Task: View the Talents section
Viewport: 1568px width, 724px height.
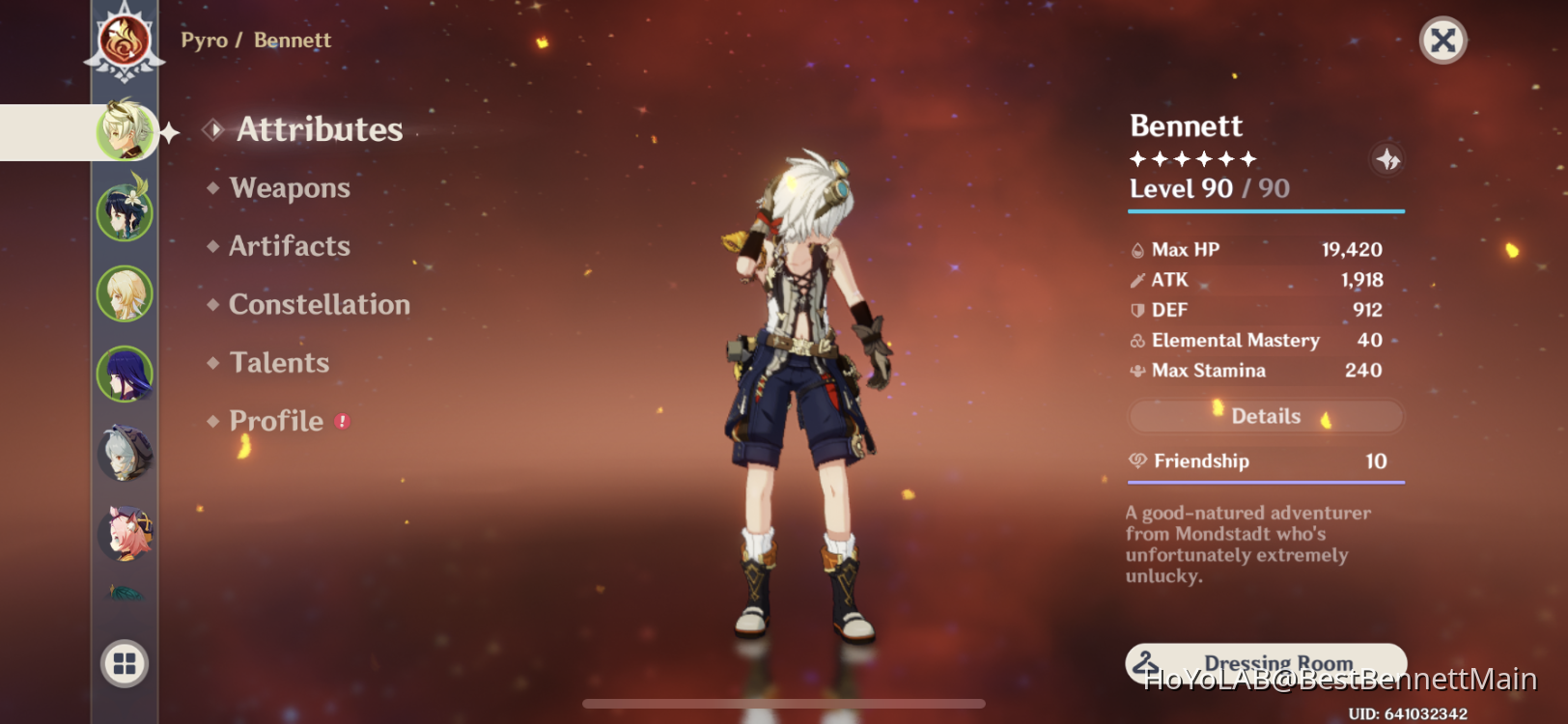Action: tap(279, 363)
